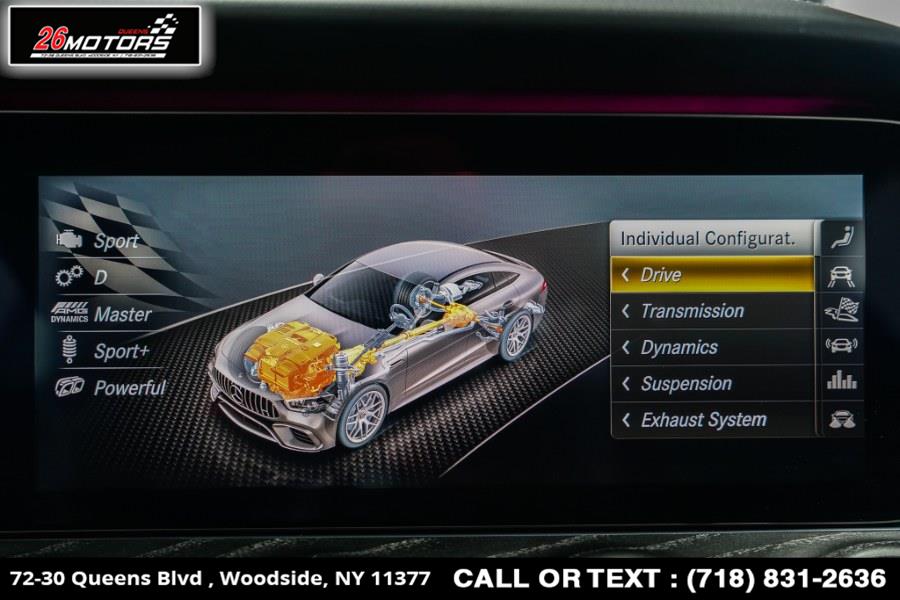Select the car with sensor waves tab
Image resolution: width=900 pixels, height=600 pixels.
841,346
